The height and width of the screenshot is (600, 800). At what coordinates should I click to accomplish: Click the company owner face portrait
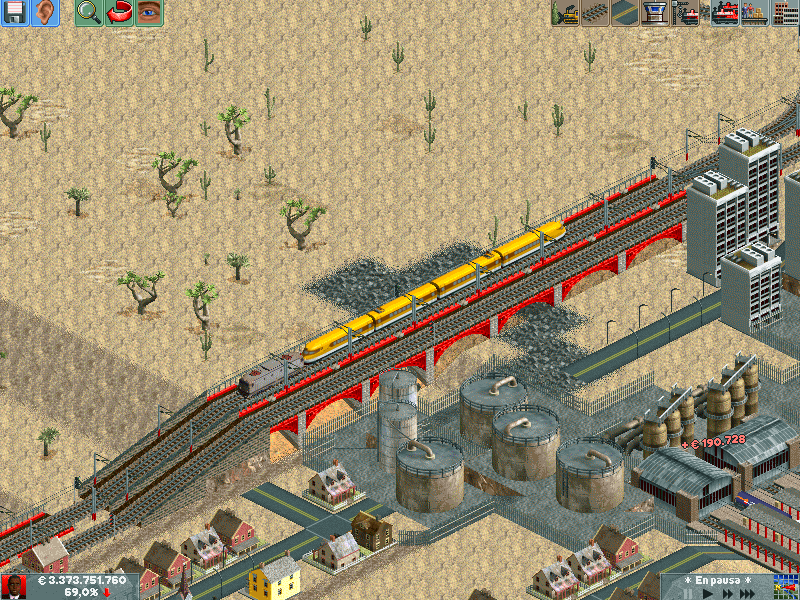coord(14,586)
